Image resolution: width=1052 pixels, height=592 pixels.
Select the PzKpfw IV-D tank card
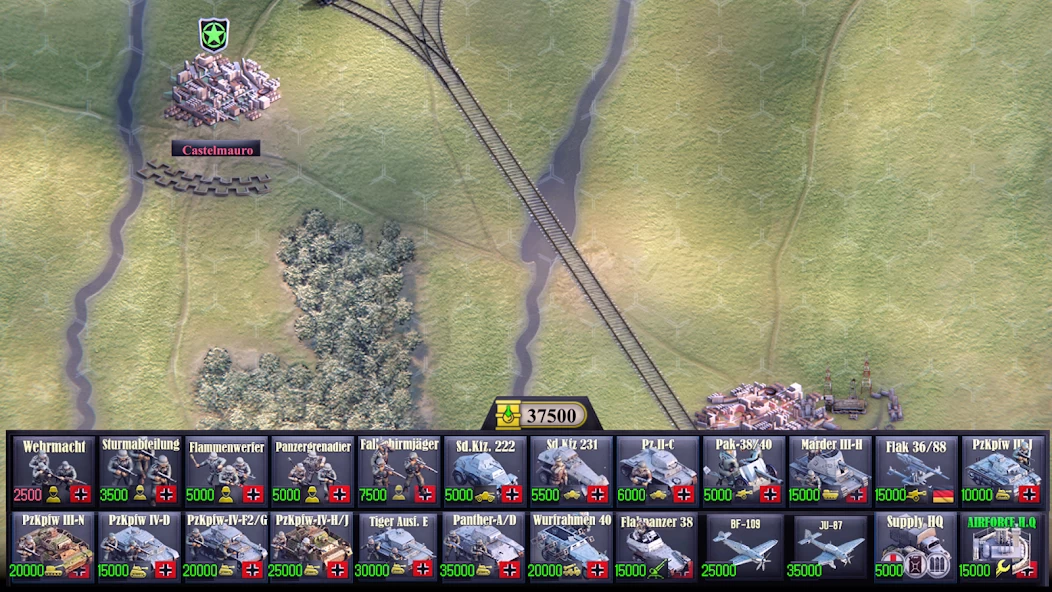coord(139,547)
